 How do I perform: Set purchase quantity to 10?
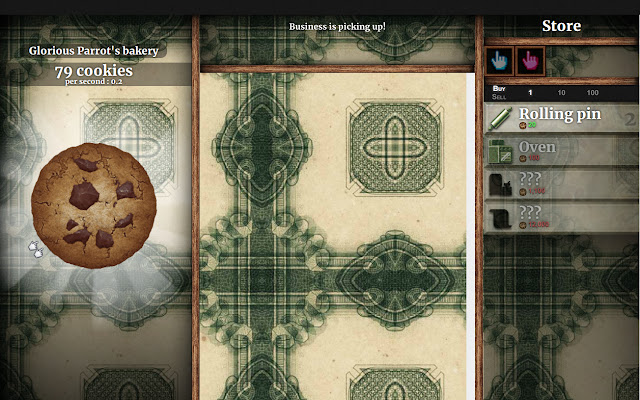(x=561, y=92)
